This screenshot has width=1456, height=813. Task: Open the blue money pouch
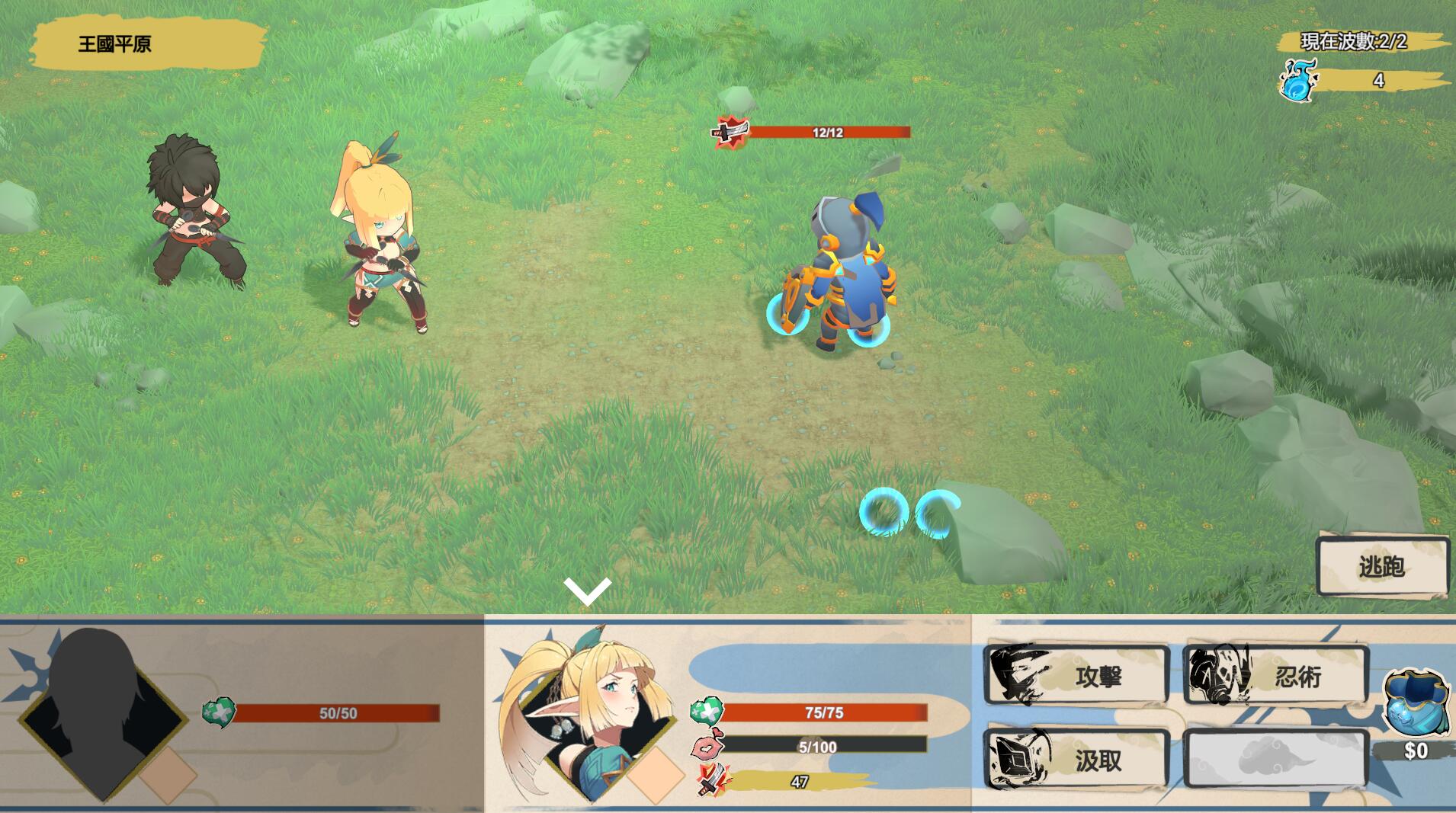1415,703
